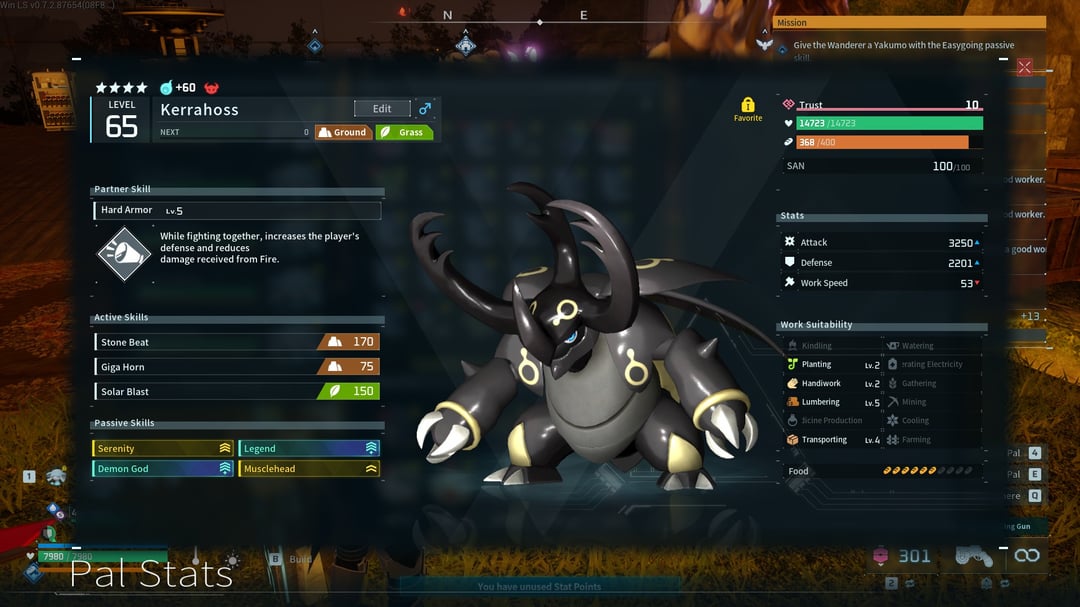Inspect the Serenity passive skill
The height and width of the screenshot is (607, 1080).
coord(164,449)
